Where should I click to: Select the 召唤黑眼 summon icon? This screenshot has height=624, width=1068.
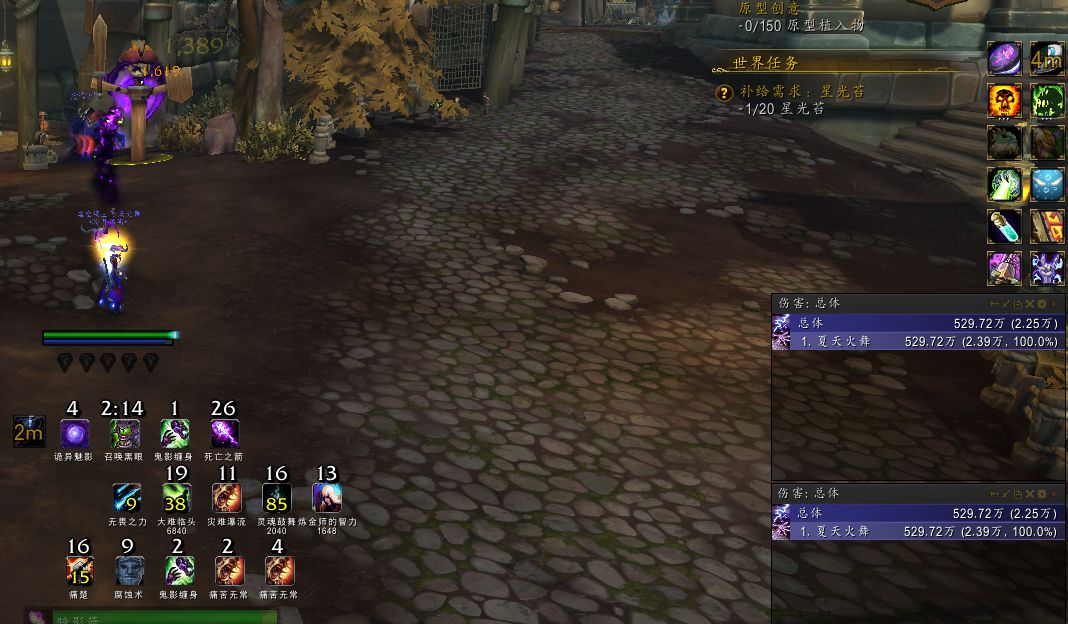pyautogui.click(x=124, y=434)
